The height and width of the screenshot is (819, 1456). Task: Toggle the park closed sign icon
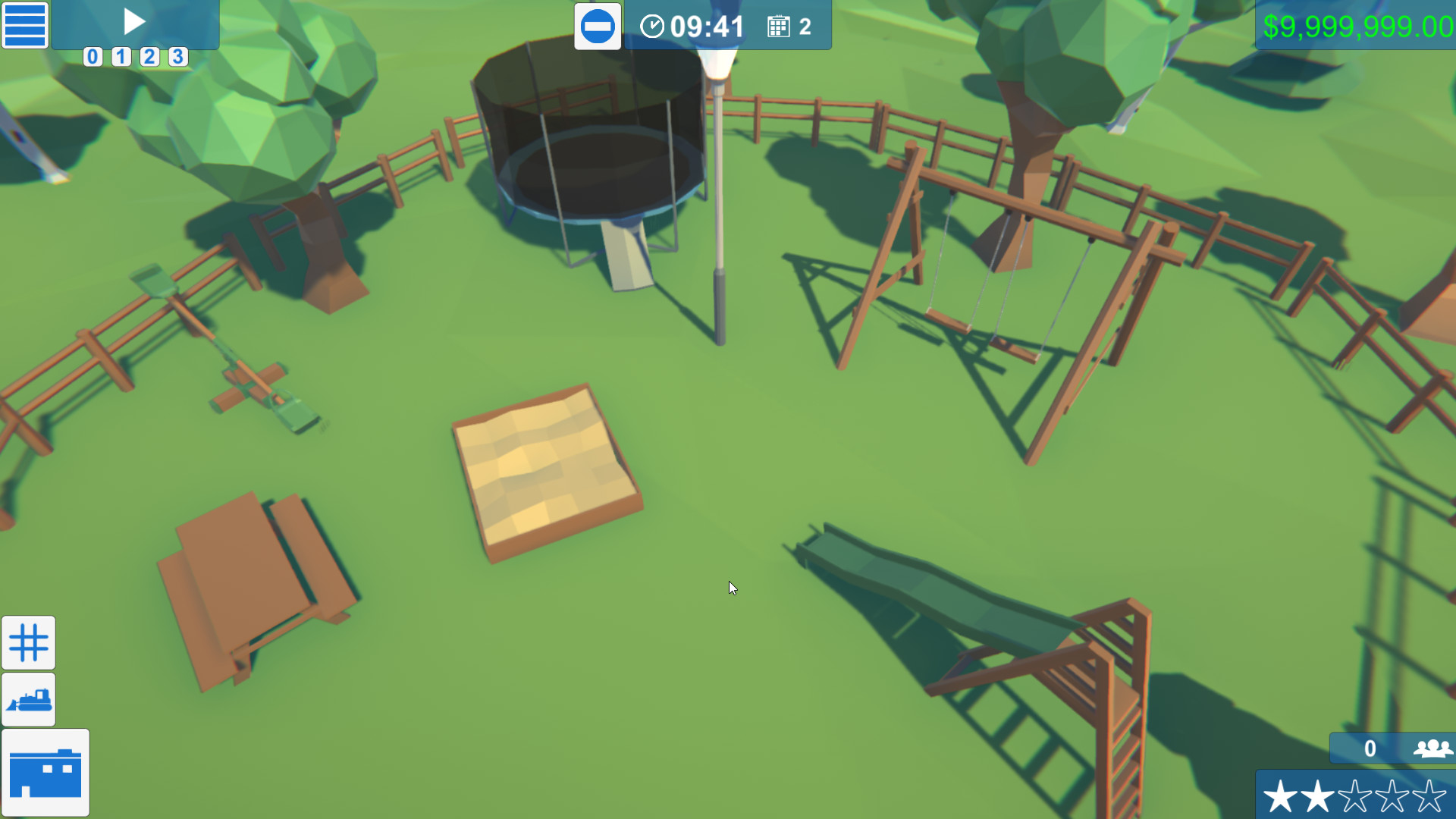pos(598,25)
